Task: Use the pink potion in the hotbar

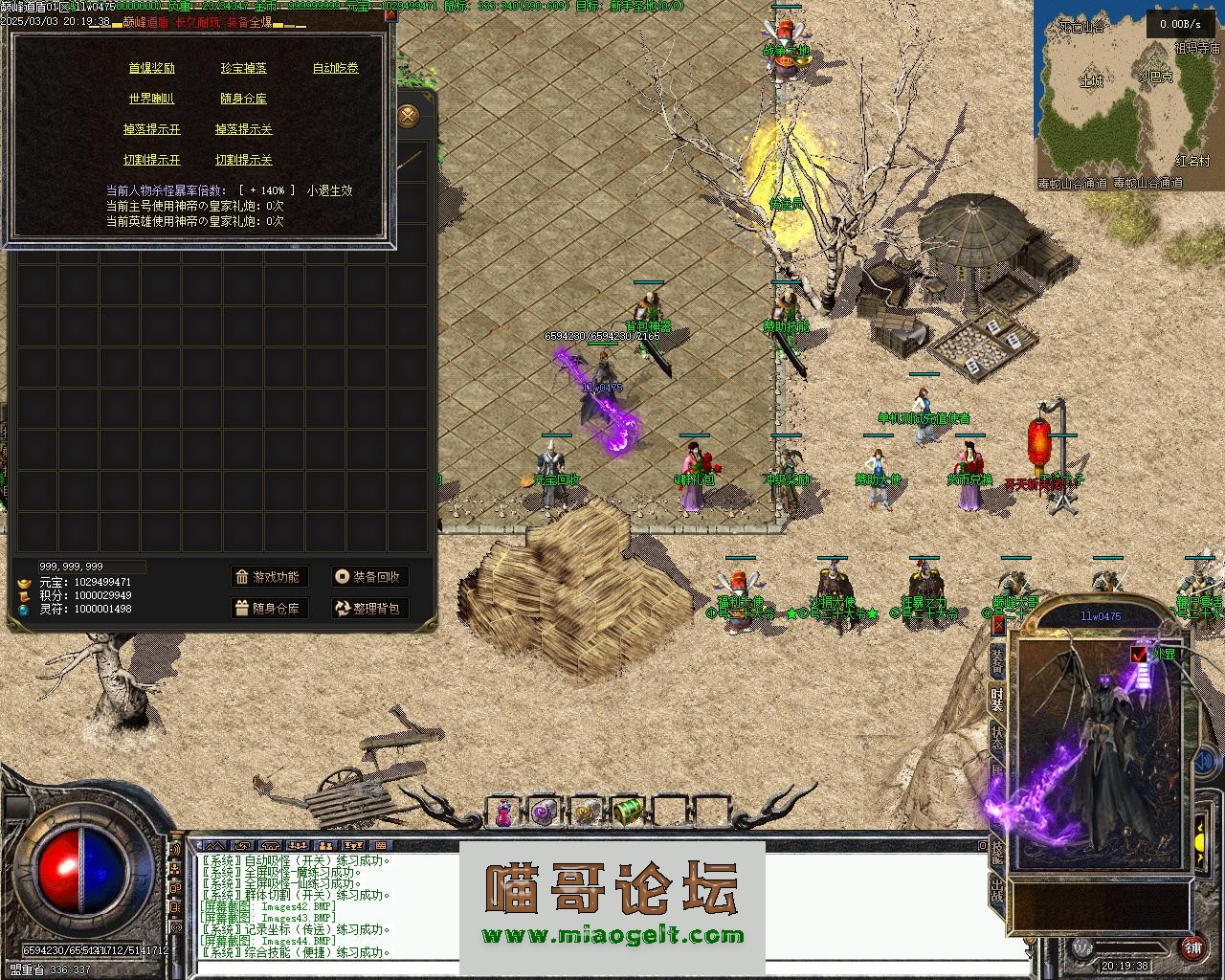Action: 503,813
